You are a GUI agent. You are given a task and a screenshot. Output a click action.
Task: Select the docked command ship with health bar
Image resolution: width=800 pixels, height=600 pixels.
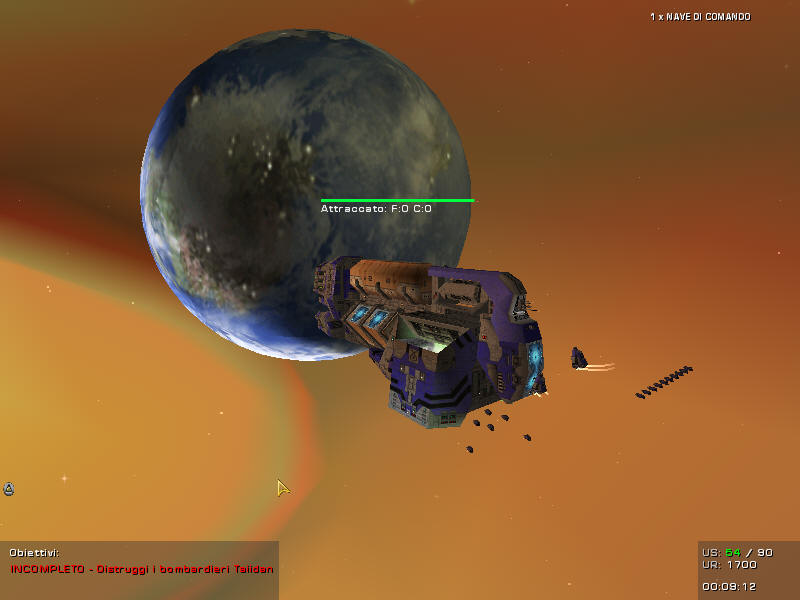(430, 335)
